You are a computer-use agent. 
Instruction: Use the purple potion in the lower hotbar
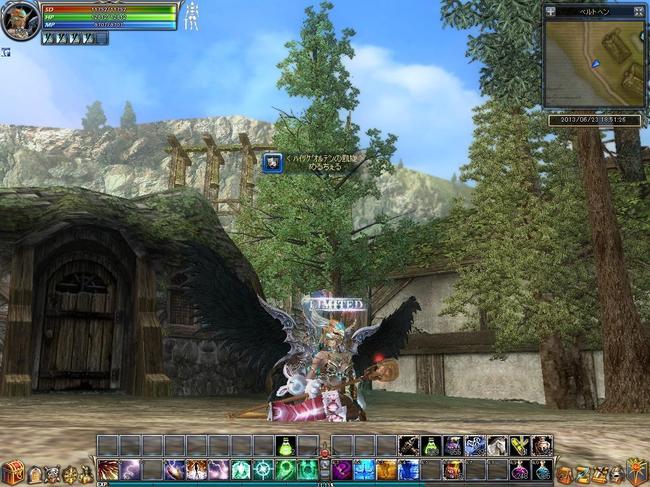pyautogui.click(x=519, y=469)
